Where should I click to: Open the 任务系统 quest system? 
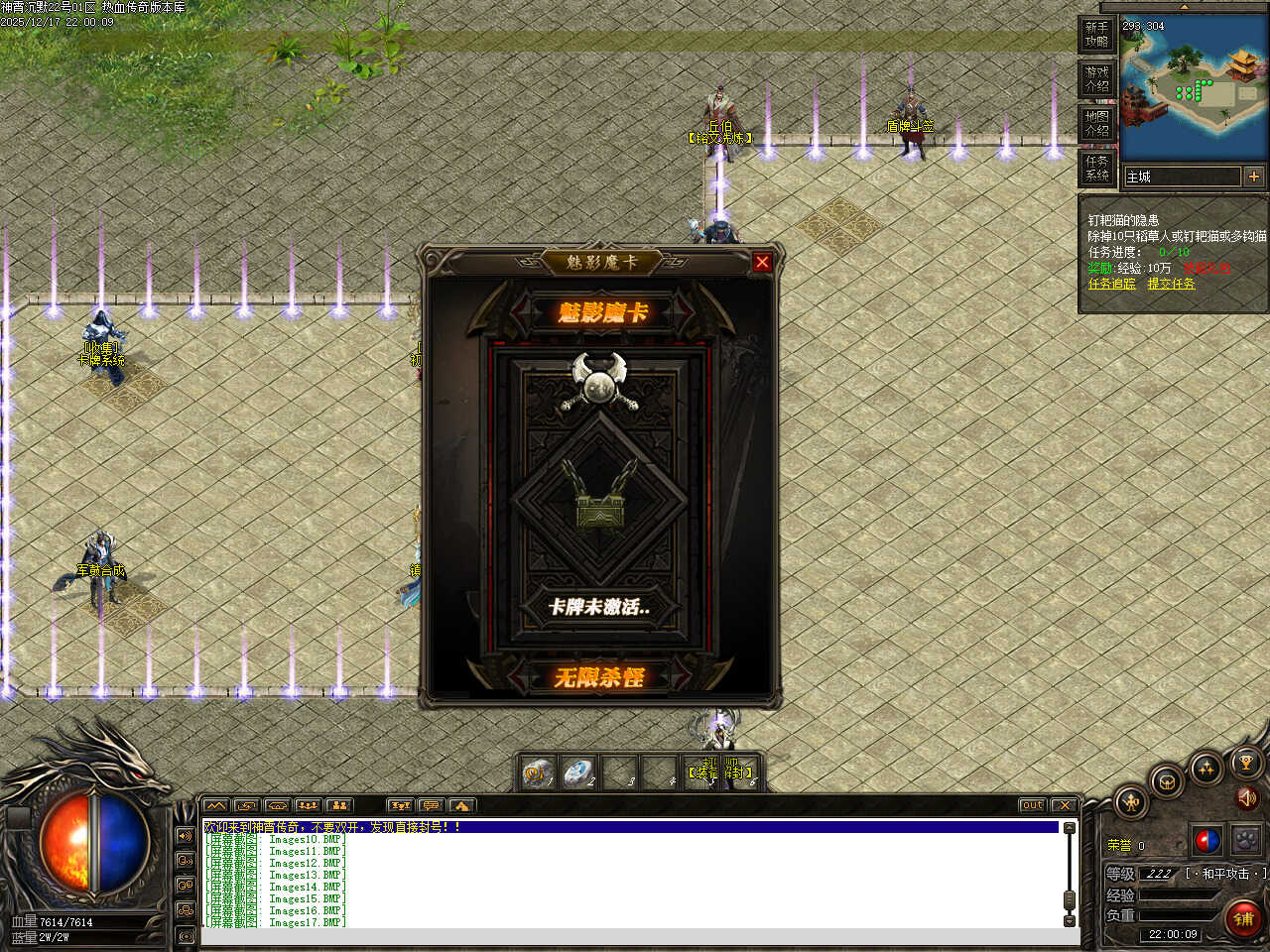pos(1096,168)
